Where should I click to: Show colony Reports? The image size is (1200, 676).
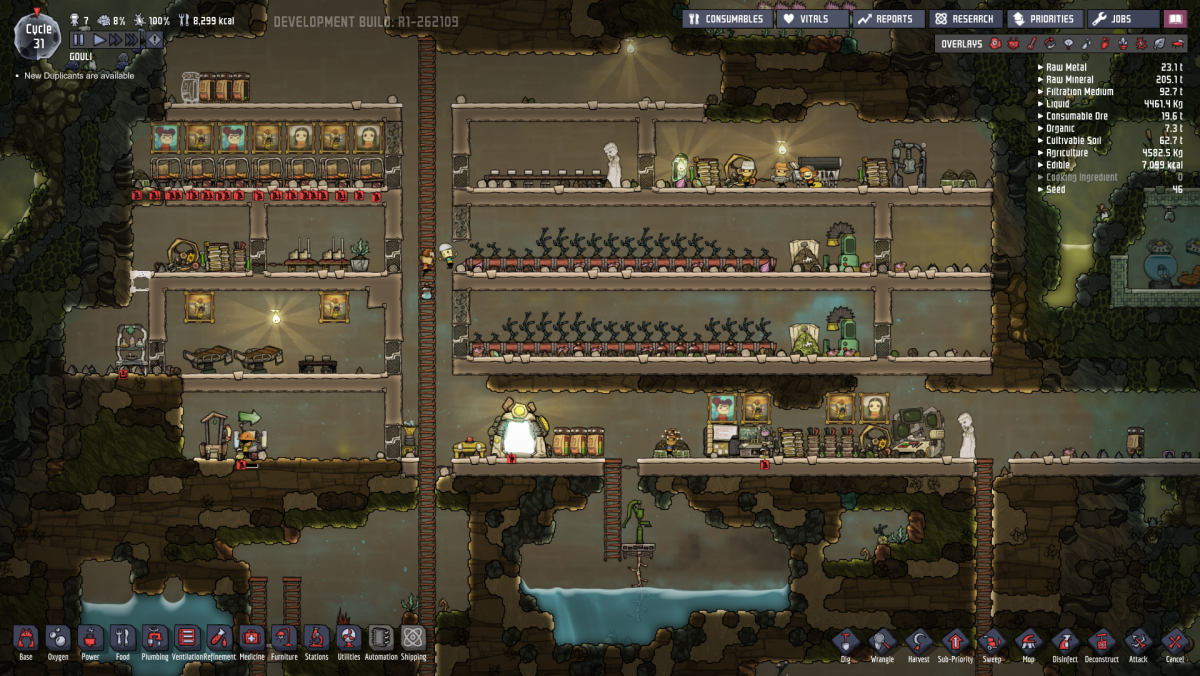(x=886, y=18)
